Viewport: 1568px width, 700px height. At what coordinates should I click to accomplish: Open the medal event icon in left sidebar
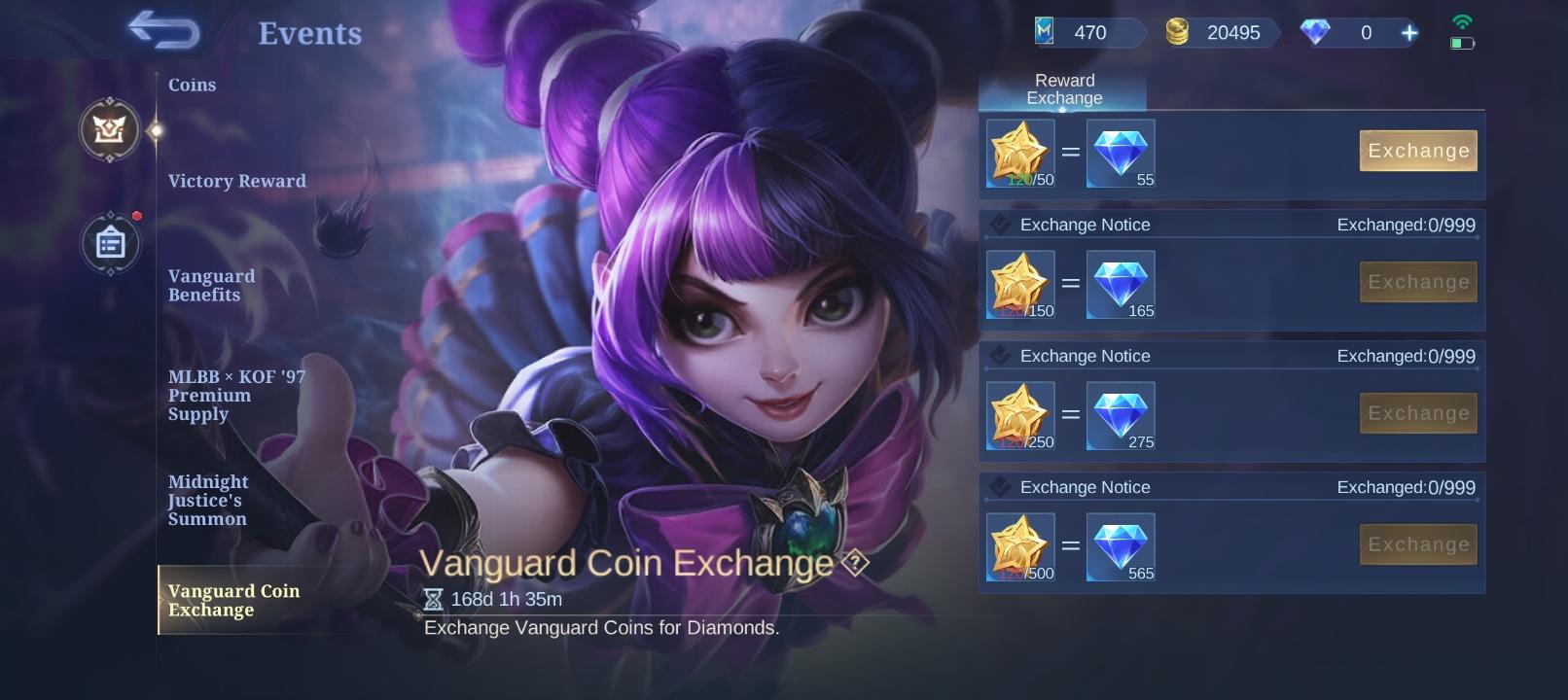[x=110, y=131]
